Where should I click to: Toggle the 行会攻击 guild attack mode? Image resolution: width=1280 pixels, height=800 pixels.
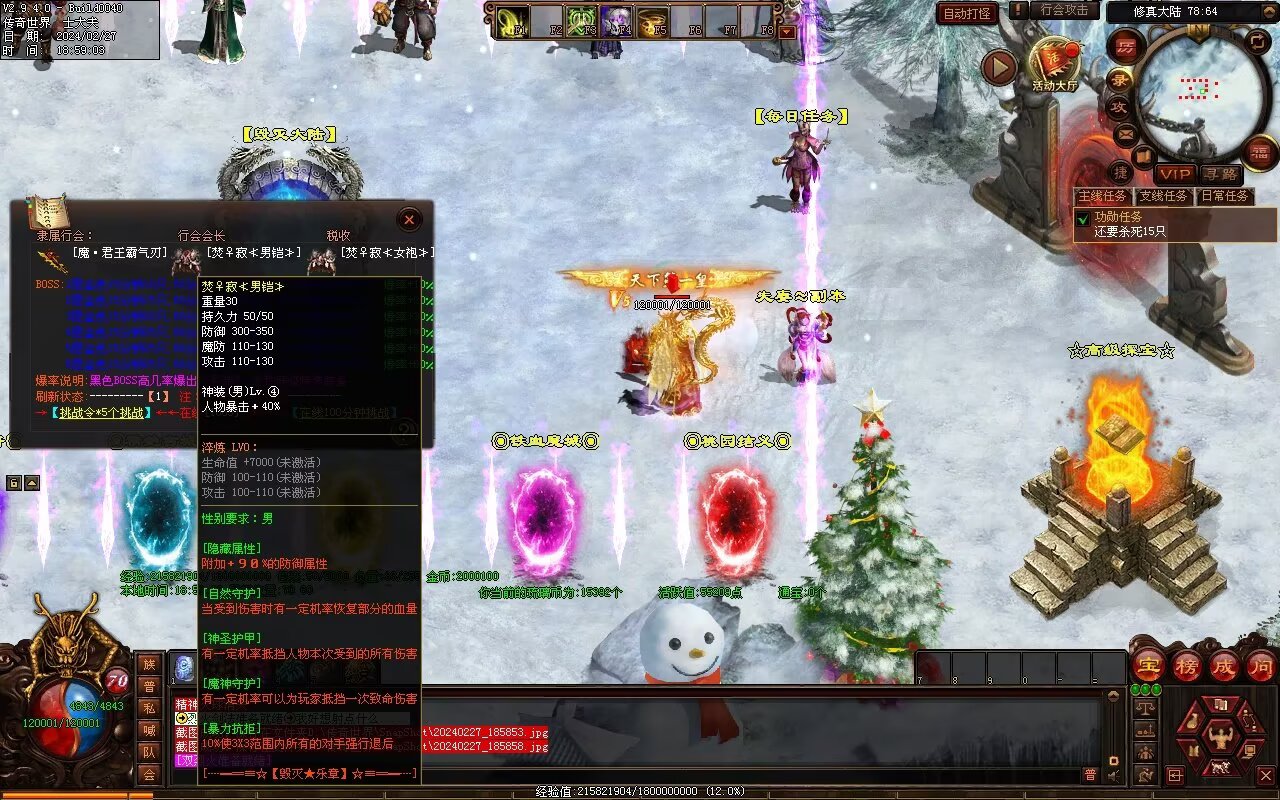click(x=1064, y=10)
